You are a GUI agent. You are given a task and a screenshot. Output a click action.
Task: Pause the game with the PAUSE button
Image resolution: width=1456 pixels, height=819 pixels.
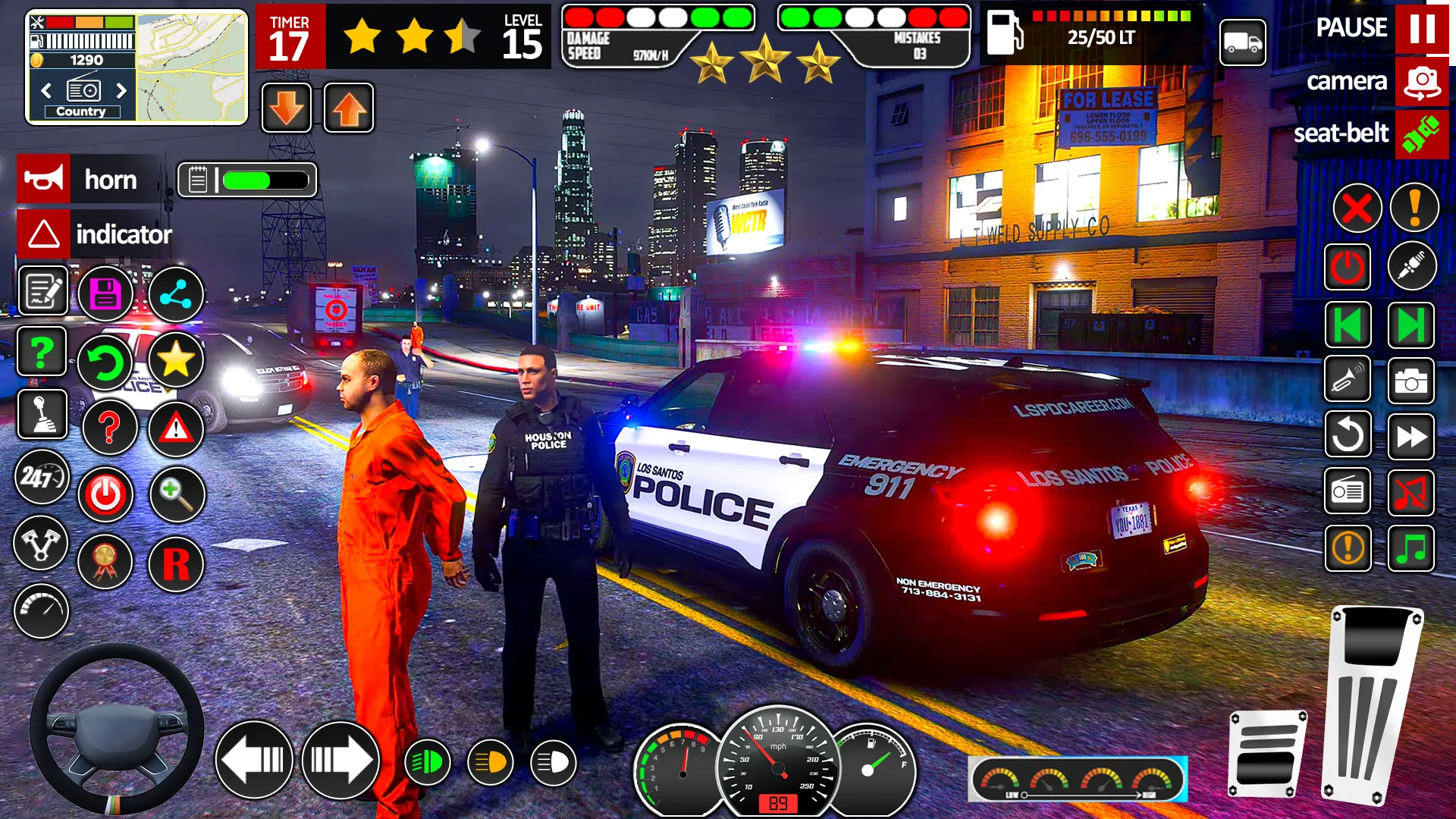[x=1421, y=29]
